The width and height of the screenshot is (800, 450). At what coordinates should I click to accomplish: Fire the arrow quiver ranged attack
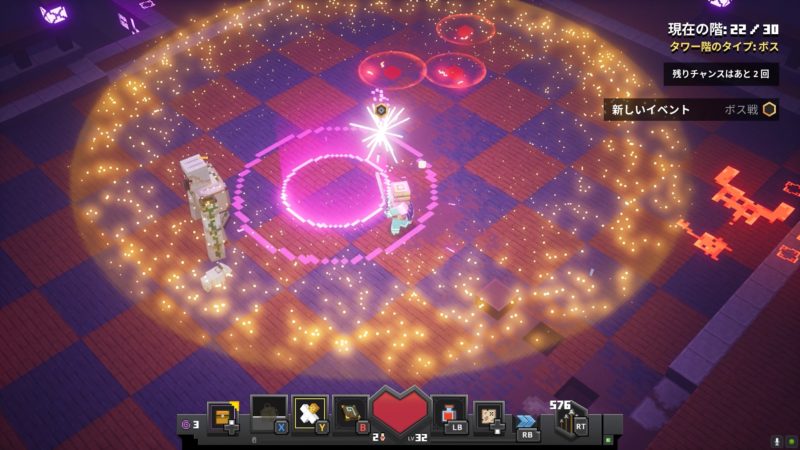click(572, 420)
